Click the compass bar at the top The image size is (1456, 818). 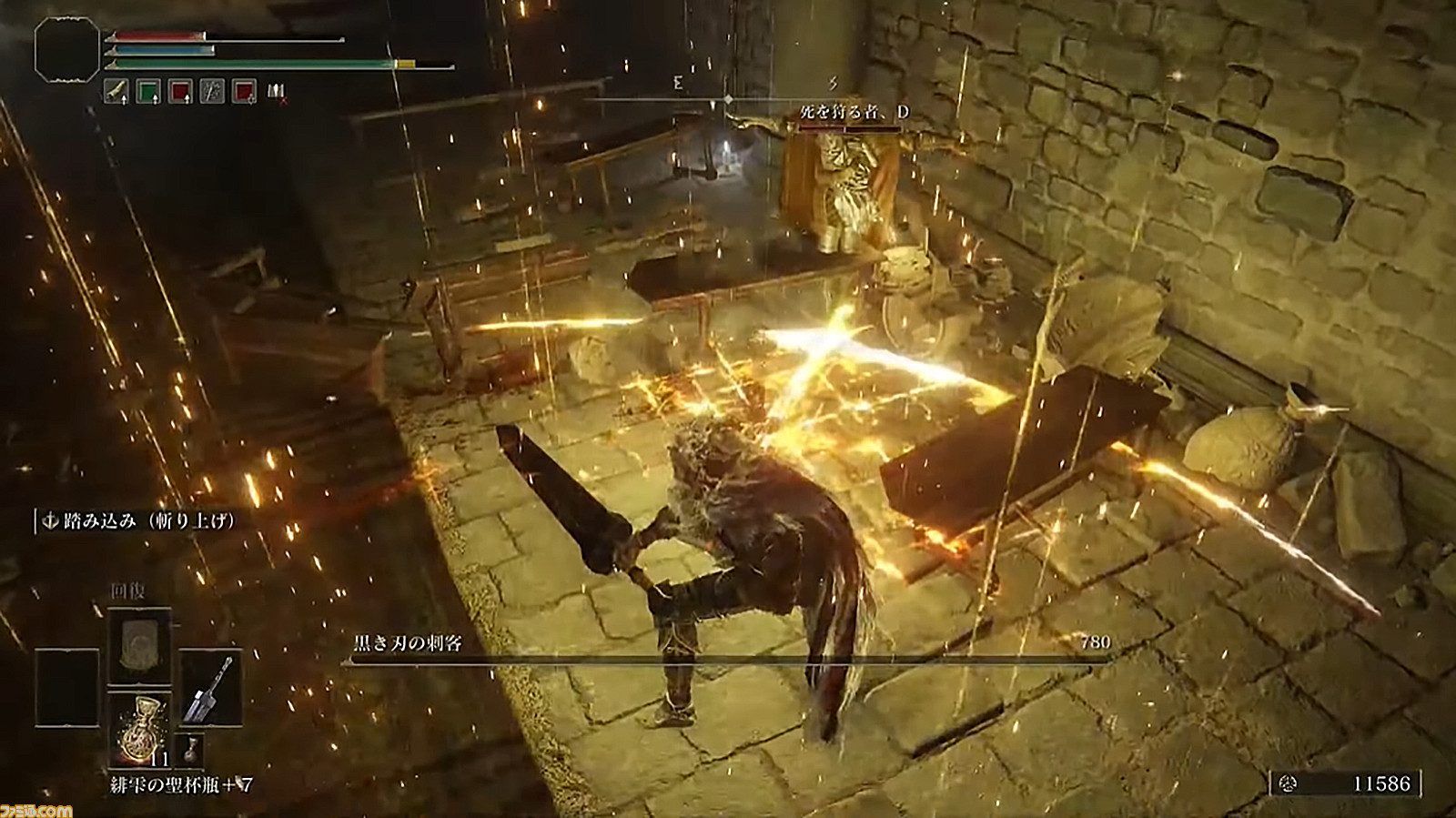click(728, 97)
